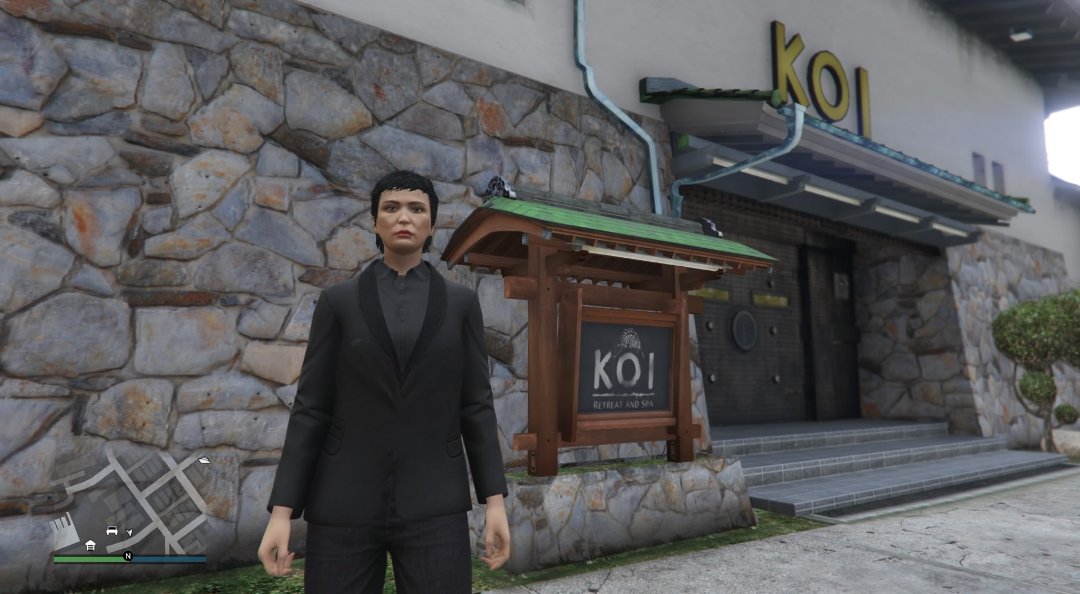Open the street minimap

pos(128,500)
